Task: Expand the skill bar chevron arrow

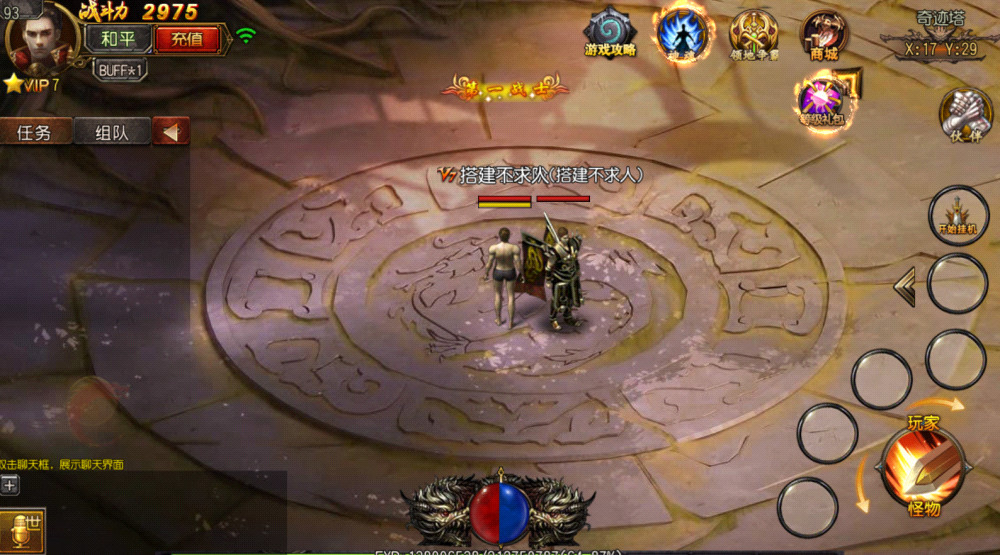Action: 904,288
